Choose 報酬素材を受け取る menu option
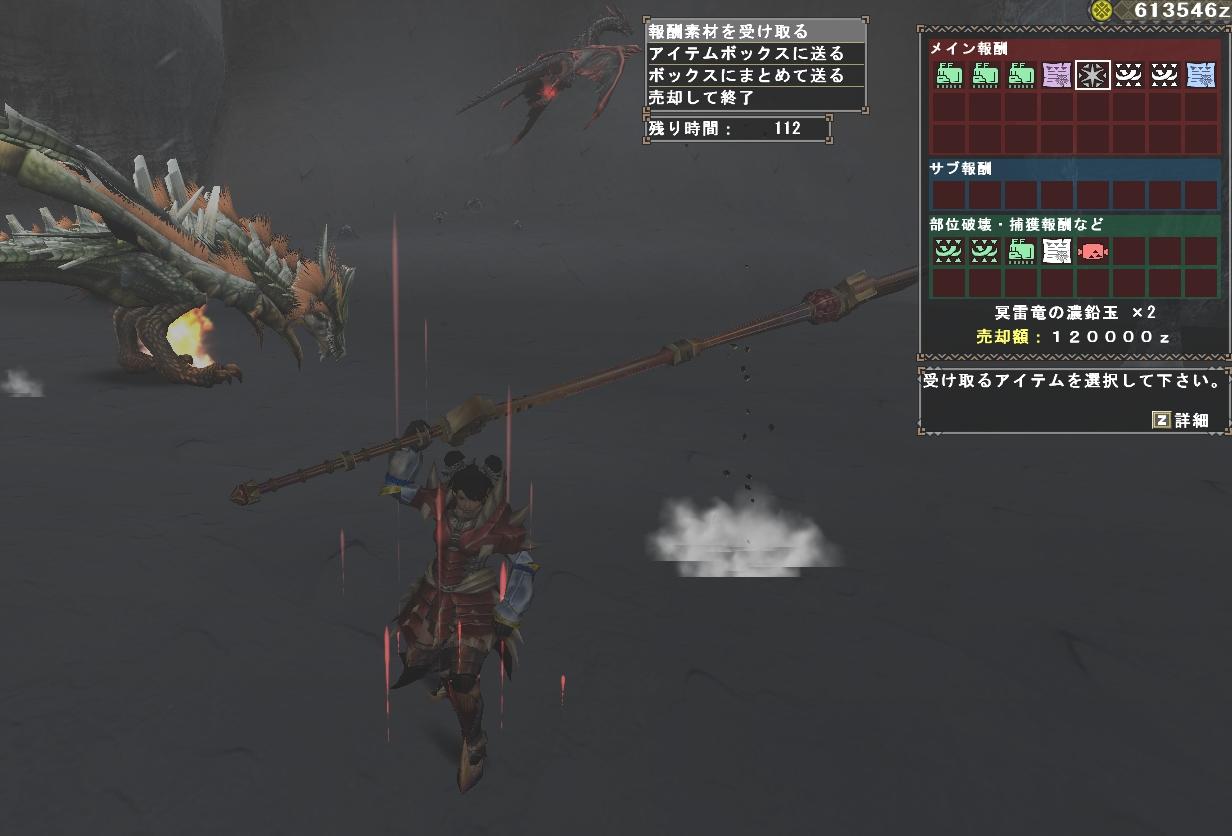 [754, 32]
